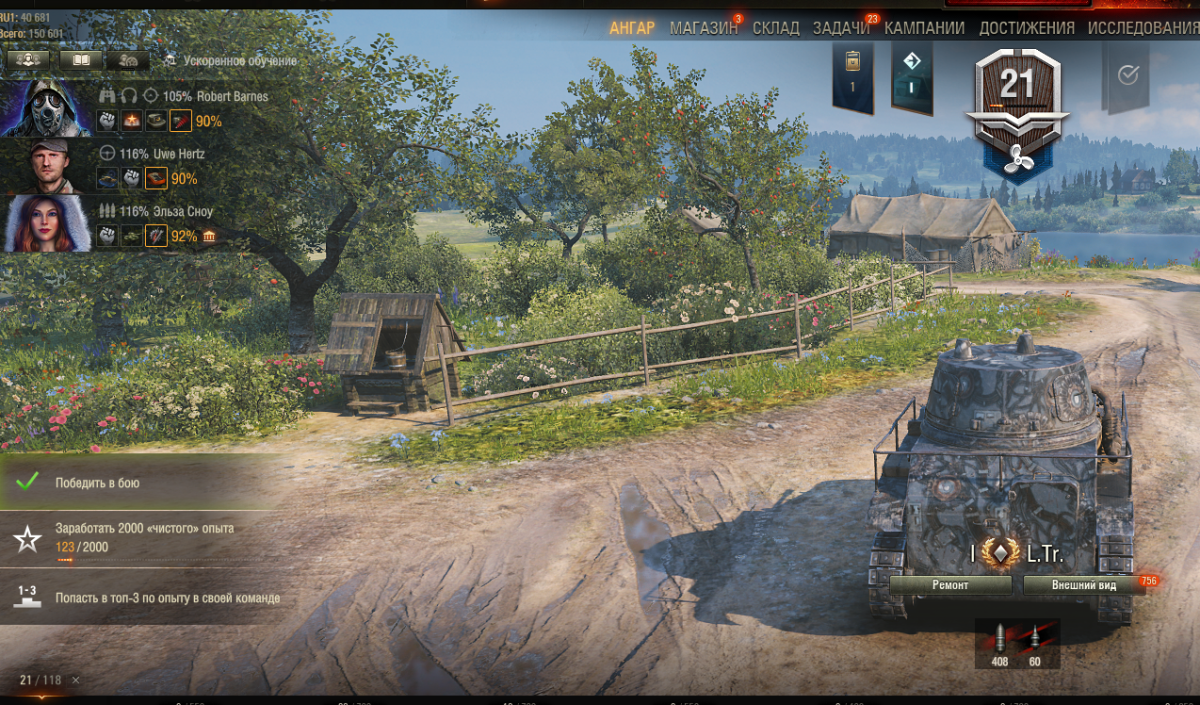Open the ИССЛЕДОВАНИЯ tab
1200x705 pixels.
pyautogui.click(x=1143, y=28)
